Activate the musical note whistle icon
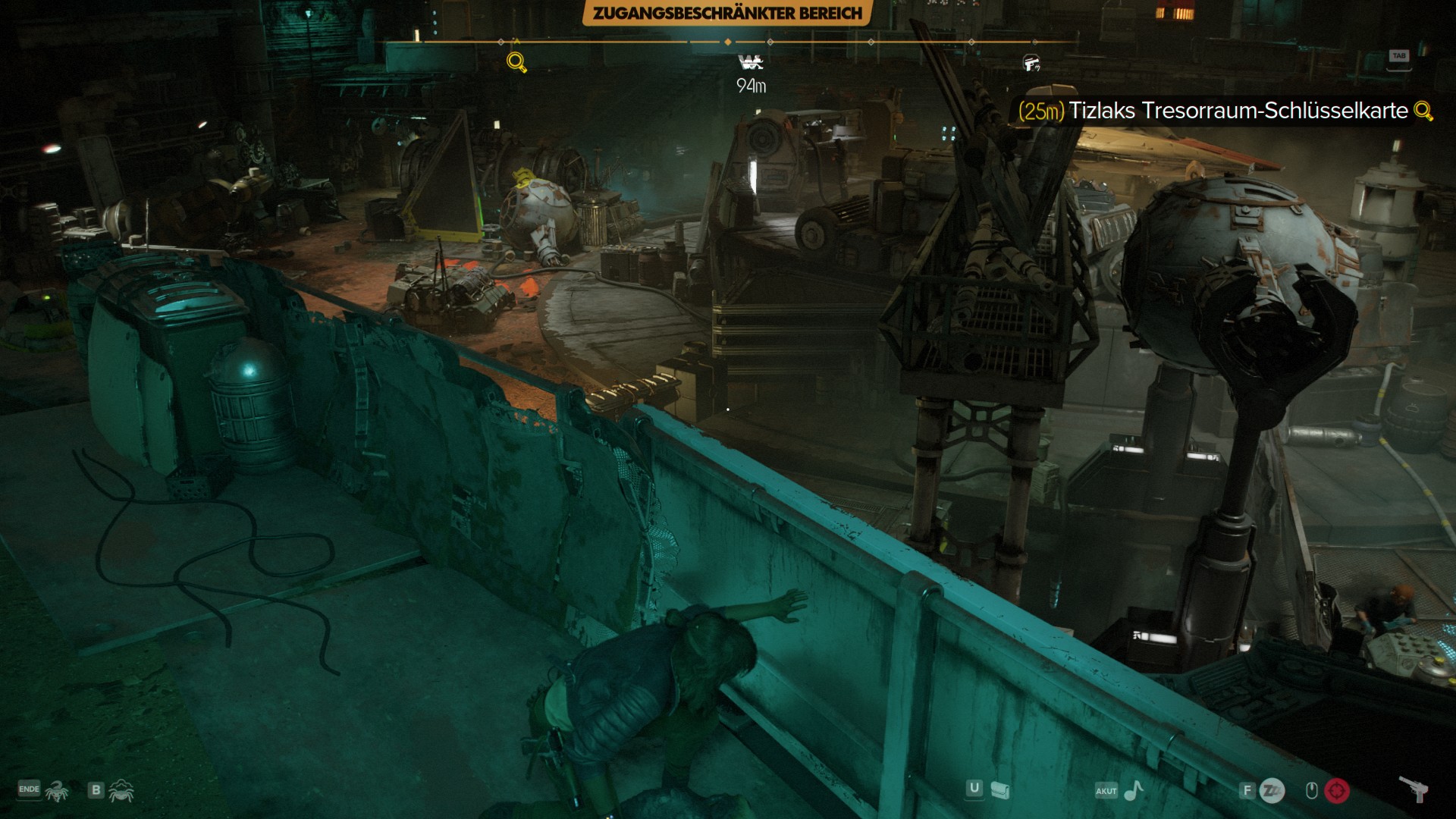This screenshot has height=819, width=1456. (x=1133, y=791)
